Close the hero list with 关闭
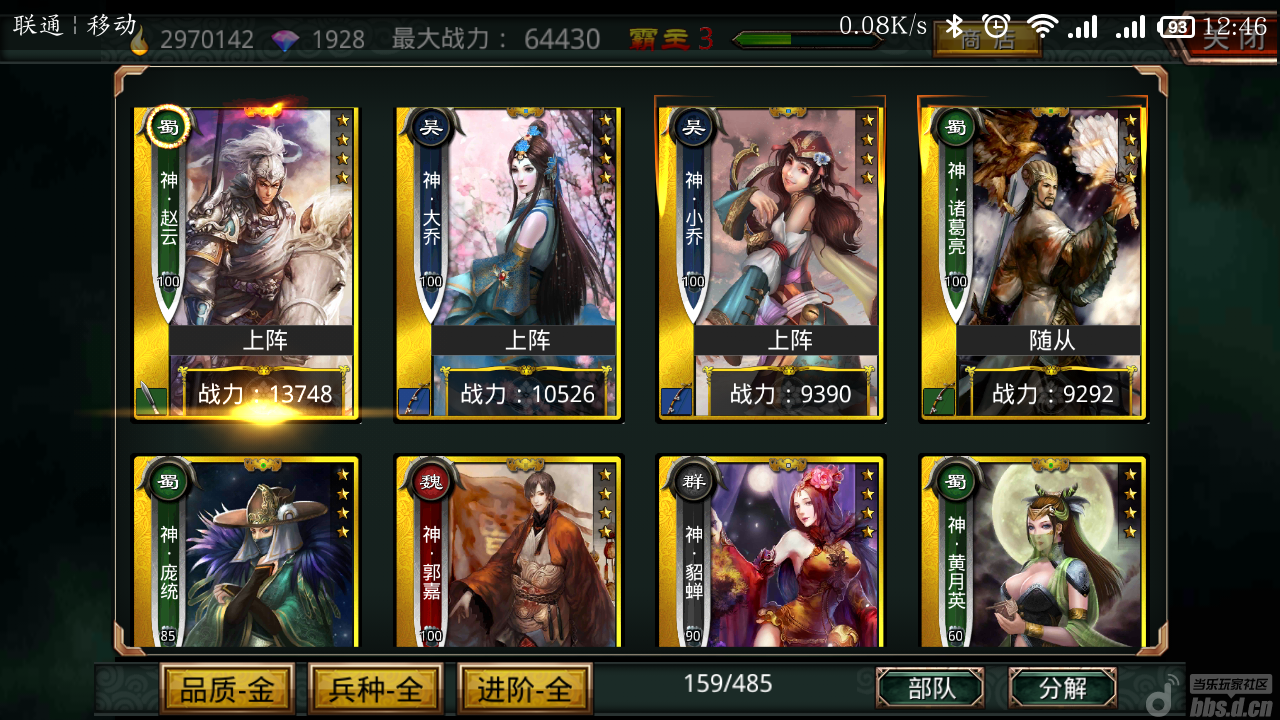The image size is (1280, 720). click(x=1232, y=40)
